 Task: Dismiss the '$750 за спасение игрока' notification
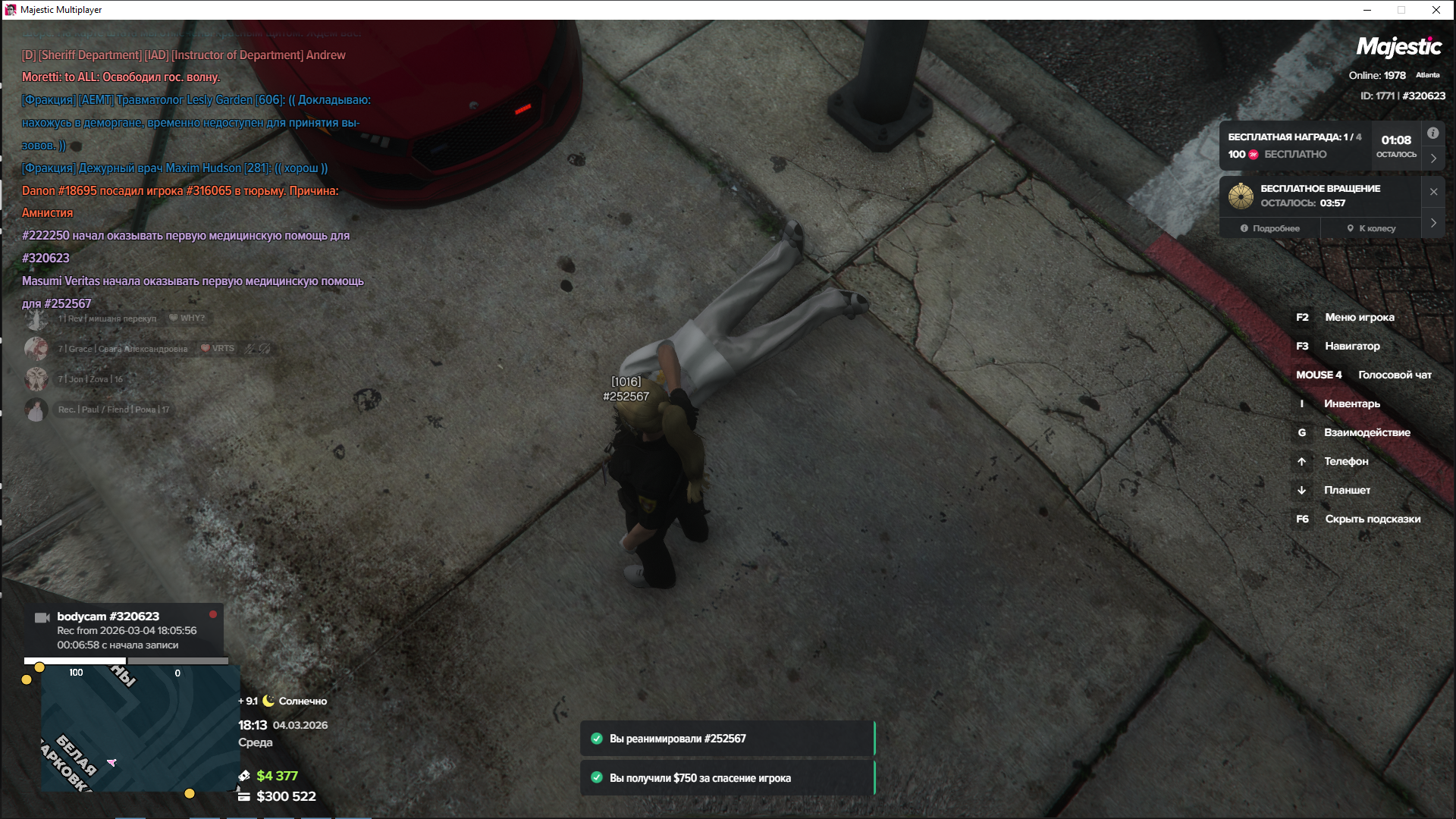pyautogui.click(x=727, y=778)
